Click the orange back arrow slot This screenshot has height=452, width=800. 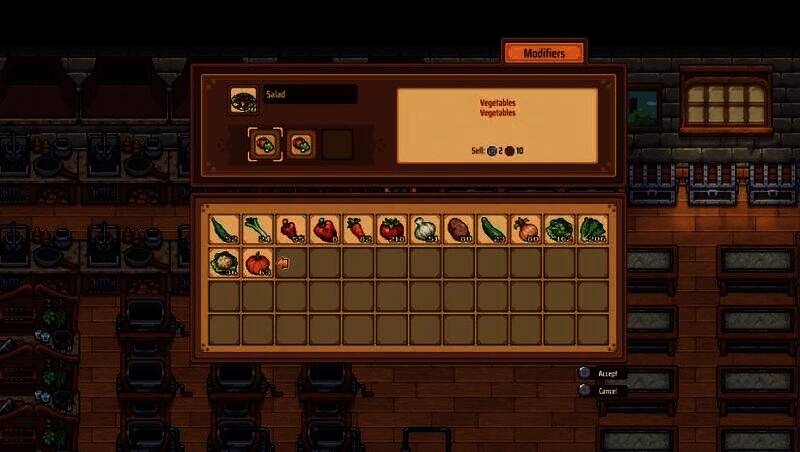[x=284, y=264]
